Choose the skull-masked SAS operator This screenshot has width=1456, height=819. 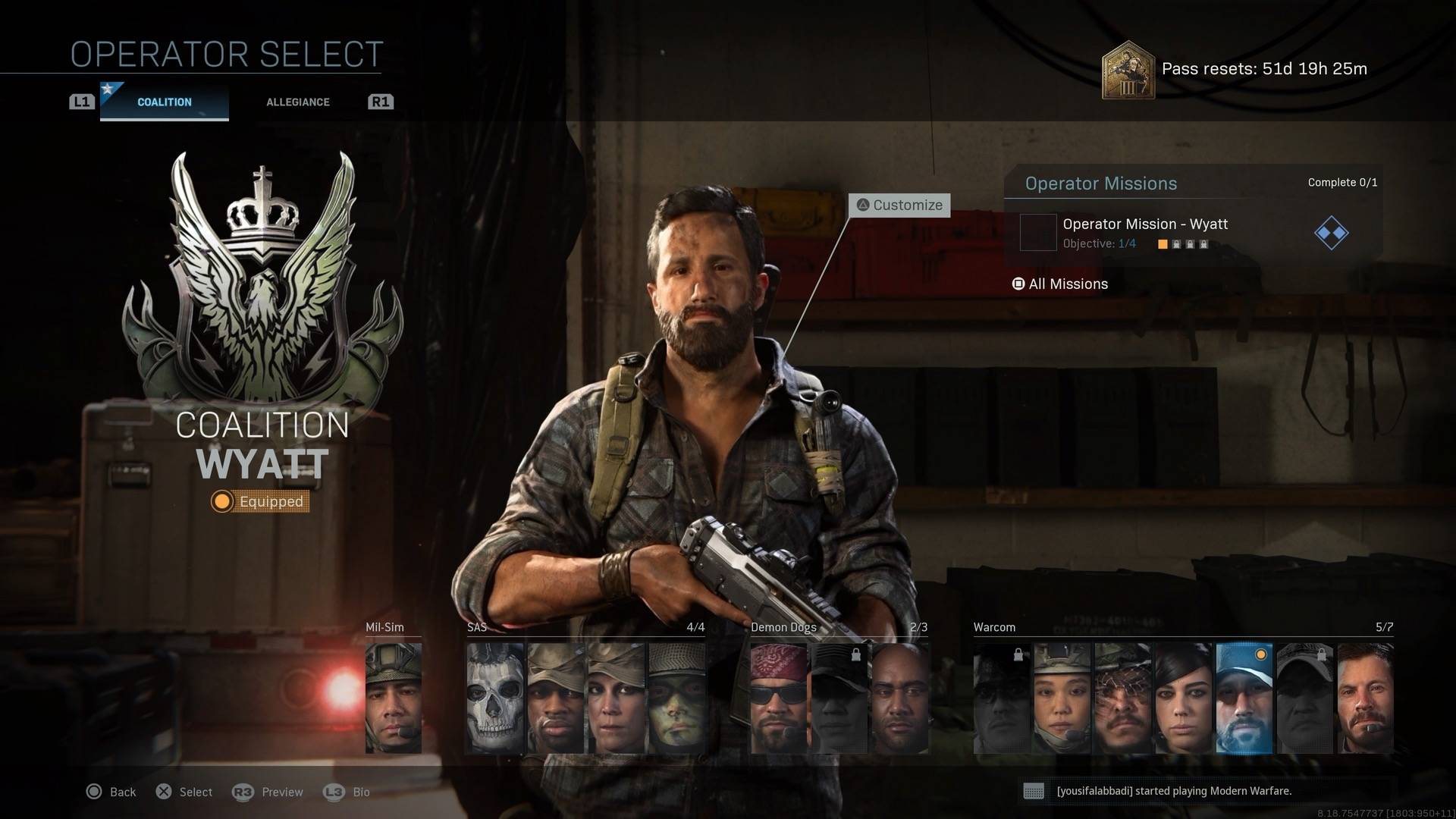[495, 698]
